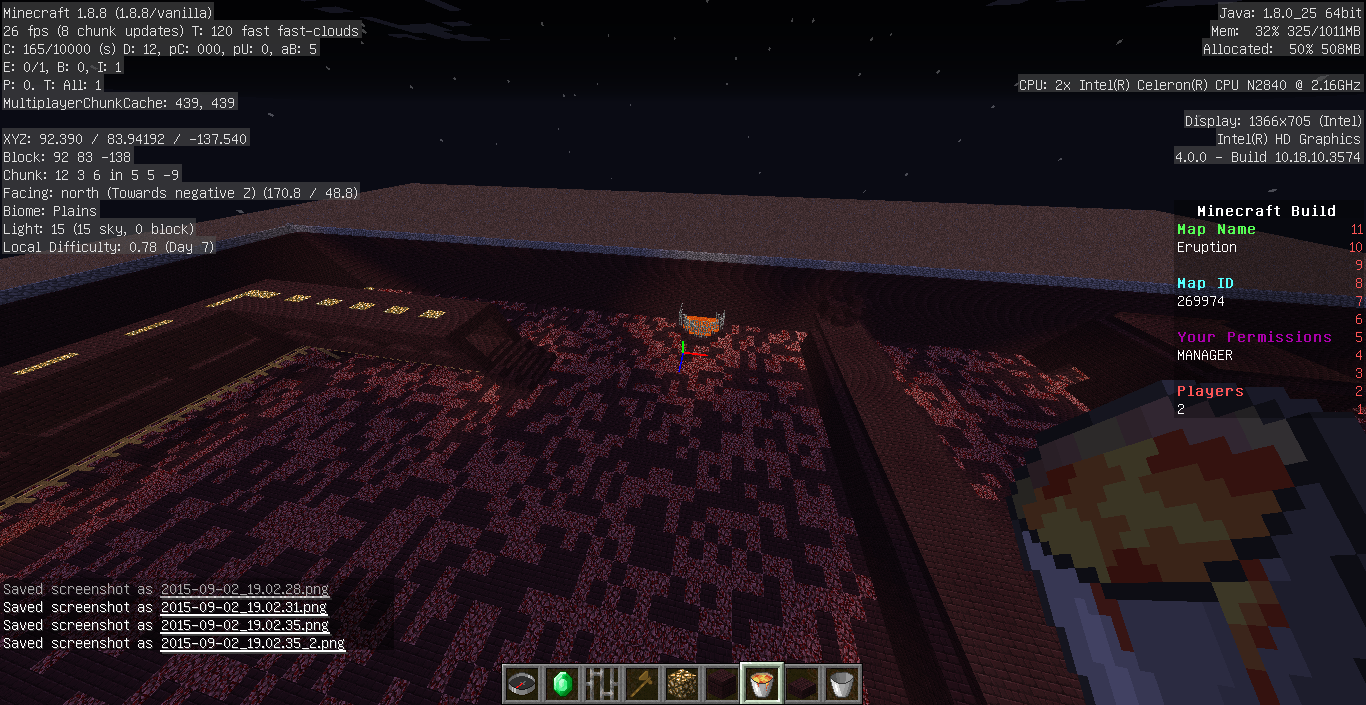Select the wooden axe slot
1366x705 pixels.
(642, 685)
